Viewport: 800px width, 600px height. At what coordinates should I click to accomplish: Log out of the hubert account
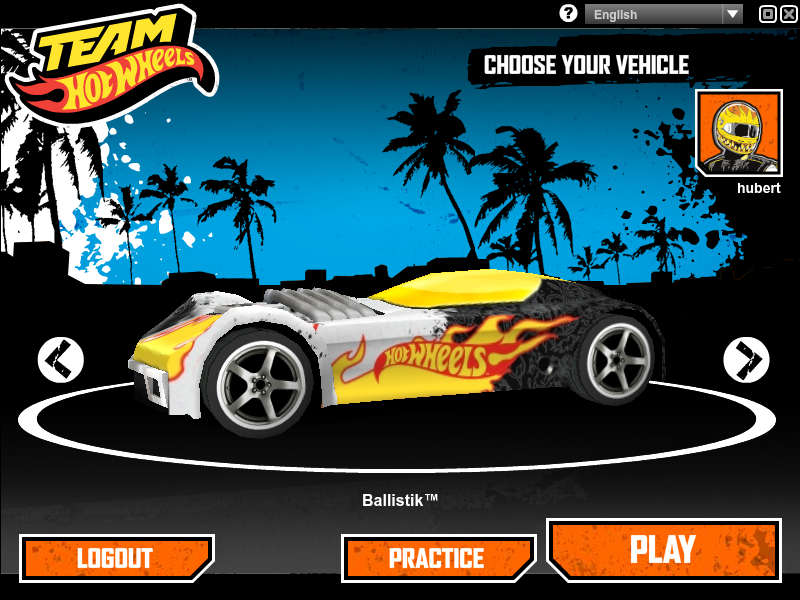pyautogui.click(x=116, y=558)
